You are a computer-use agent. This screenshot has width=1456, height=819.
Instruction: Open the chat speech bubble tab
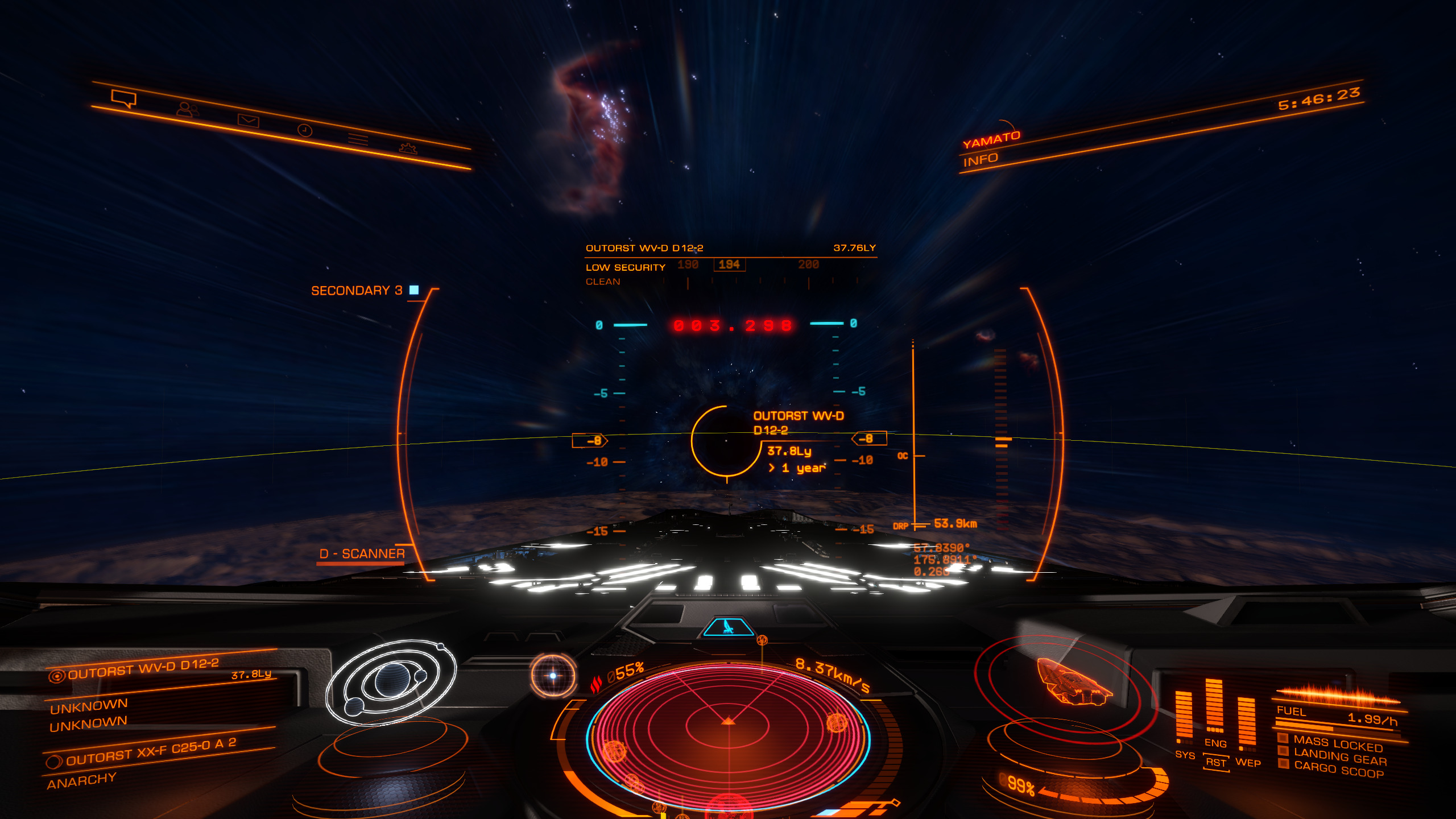124,98
